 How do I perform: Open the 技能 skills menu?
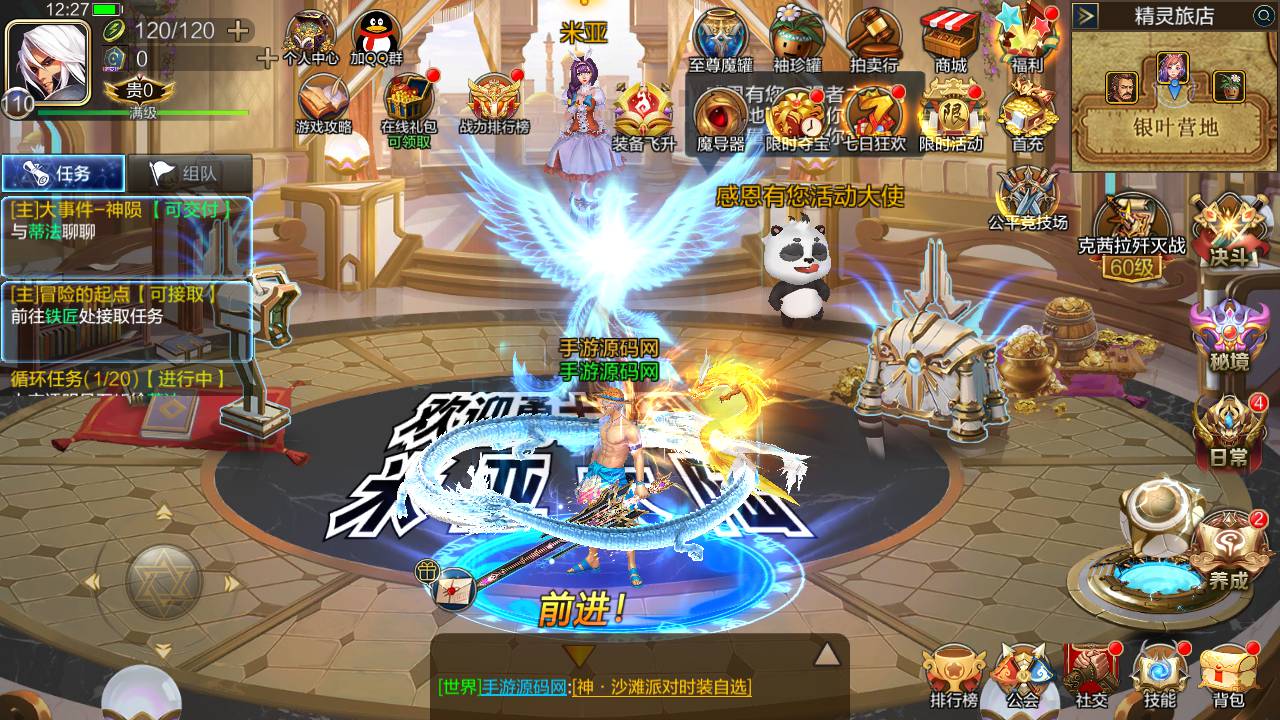pyautogui.click(x=1160, y=676)
